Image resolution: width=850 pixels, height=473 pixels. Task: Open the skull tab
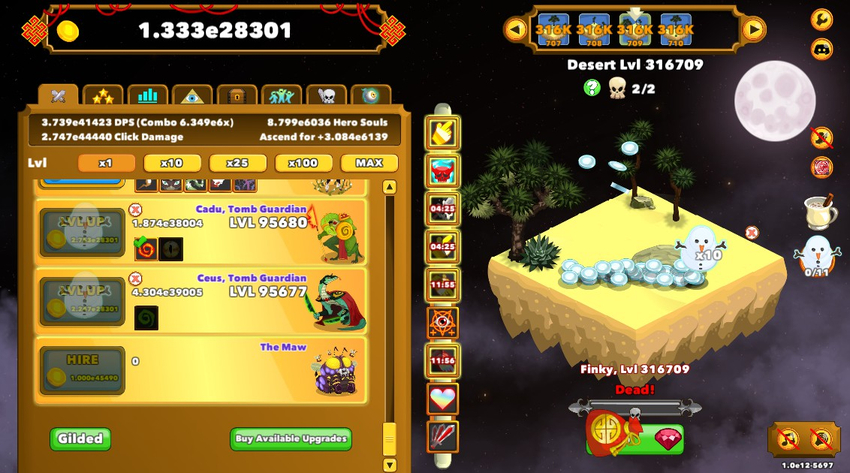tap(326, 97)
